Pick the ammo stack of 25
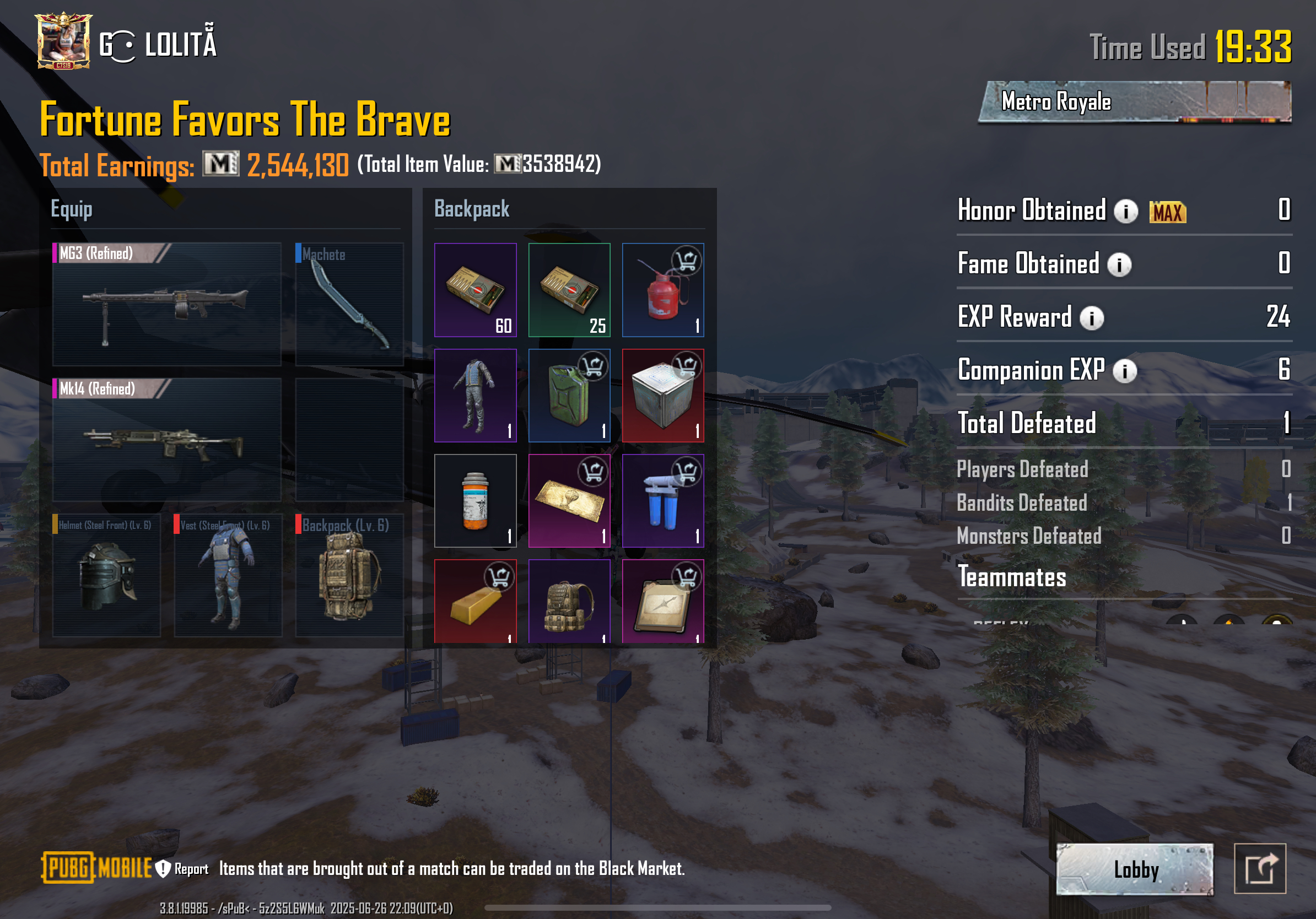Viewport: 1316px width, 919px height. pyautogui.click(x=569, y=290)
